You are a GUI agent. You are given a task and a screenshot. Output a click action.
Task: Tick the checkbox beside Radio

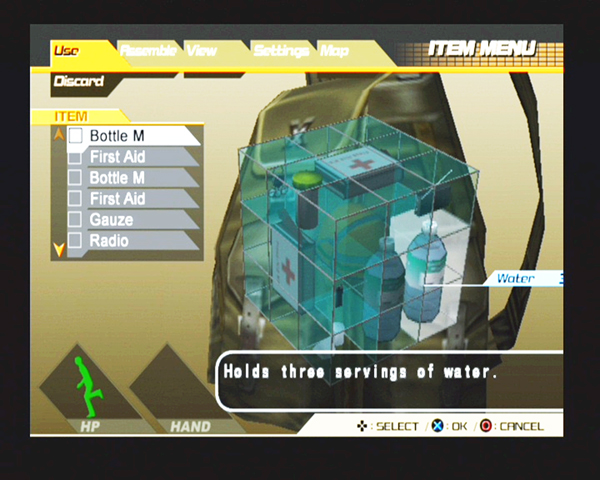74,241
